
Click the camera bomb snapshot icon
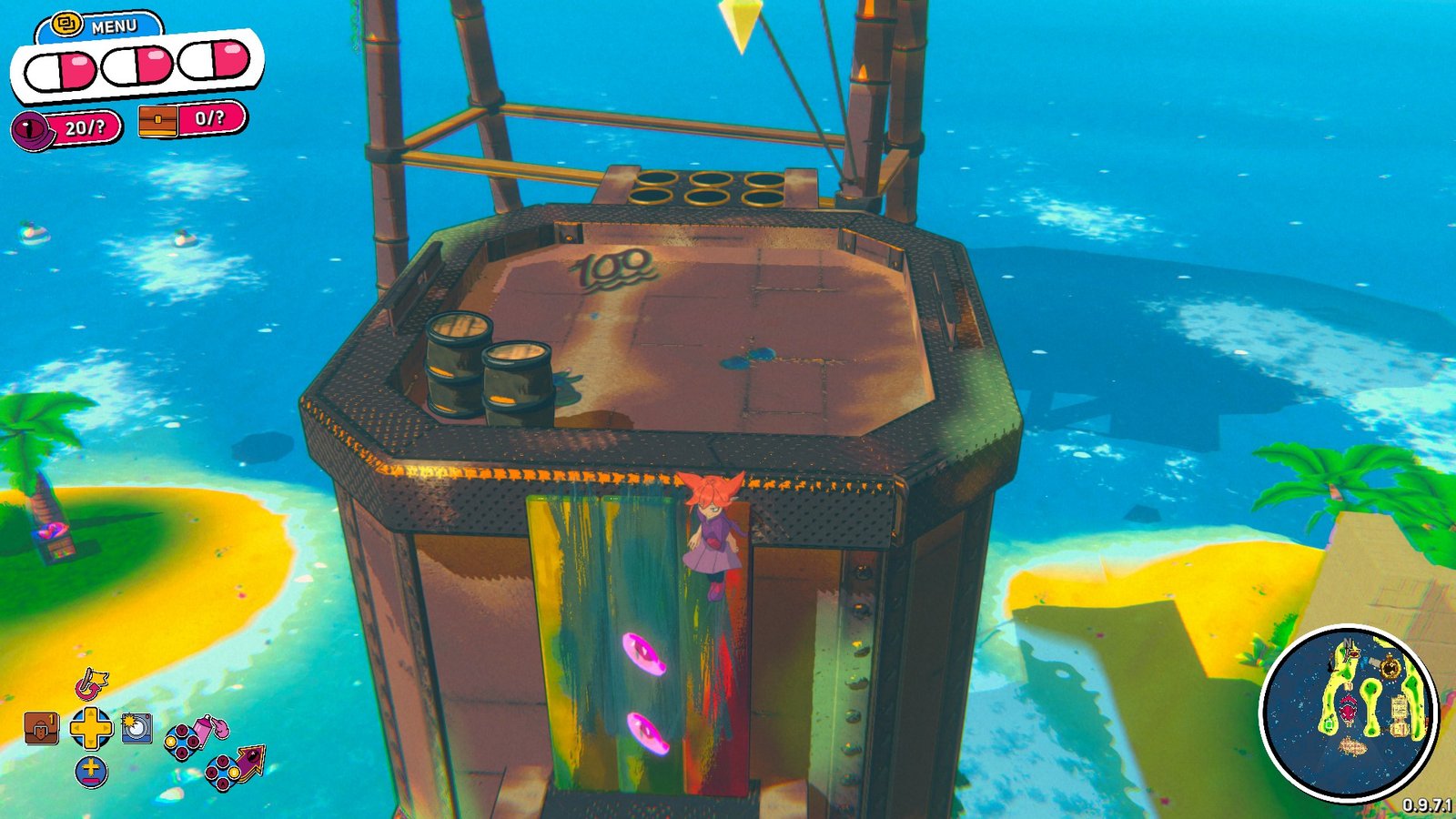tap(136, 728)
